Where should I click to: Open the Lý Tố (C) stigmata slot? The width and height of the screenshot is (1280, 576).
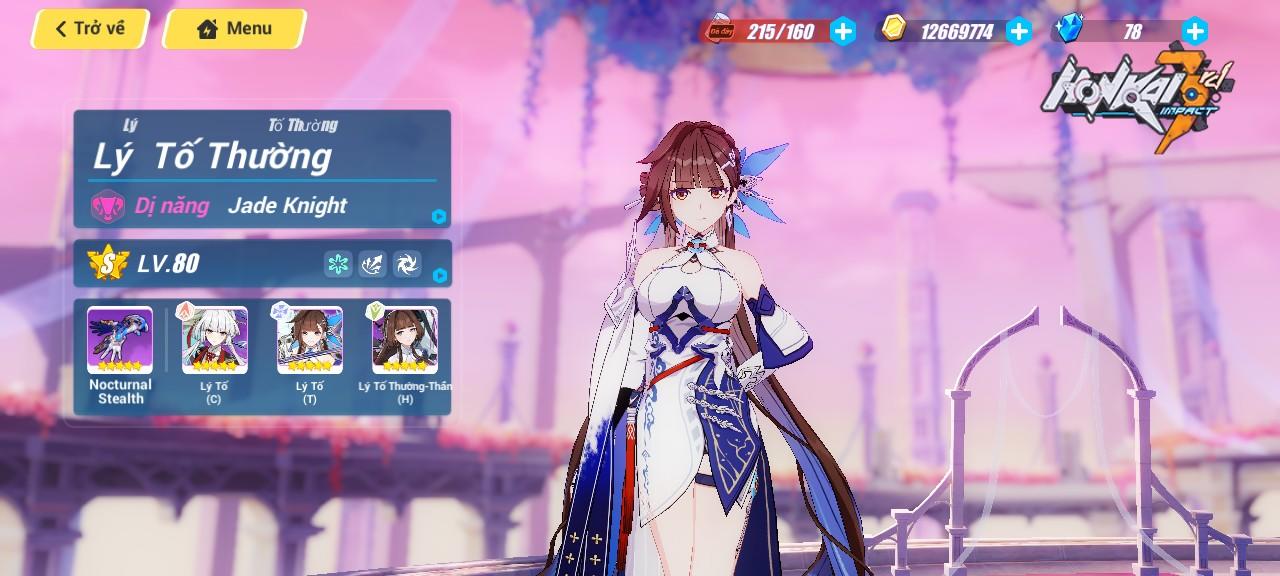(214, 341)
